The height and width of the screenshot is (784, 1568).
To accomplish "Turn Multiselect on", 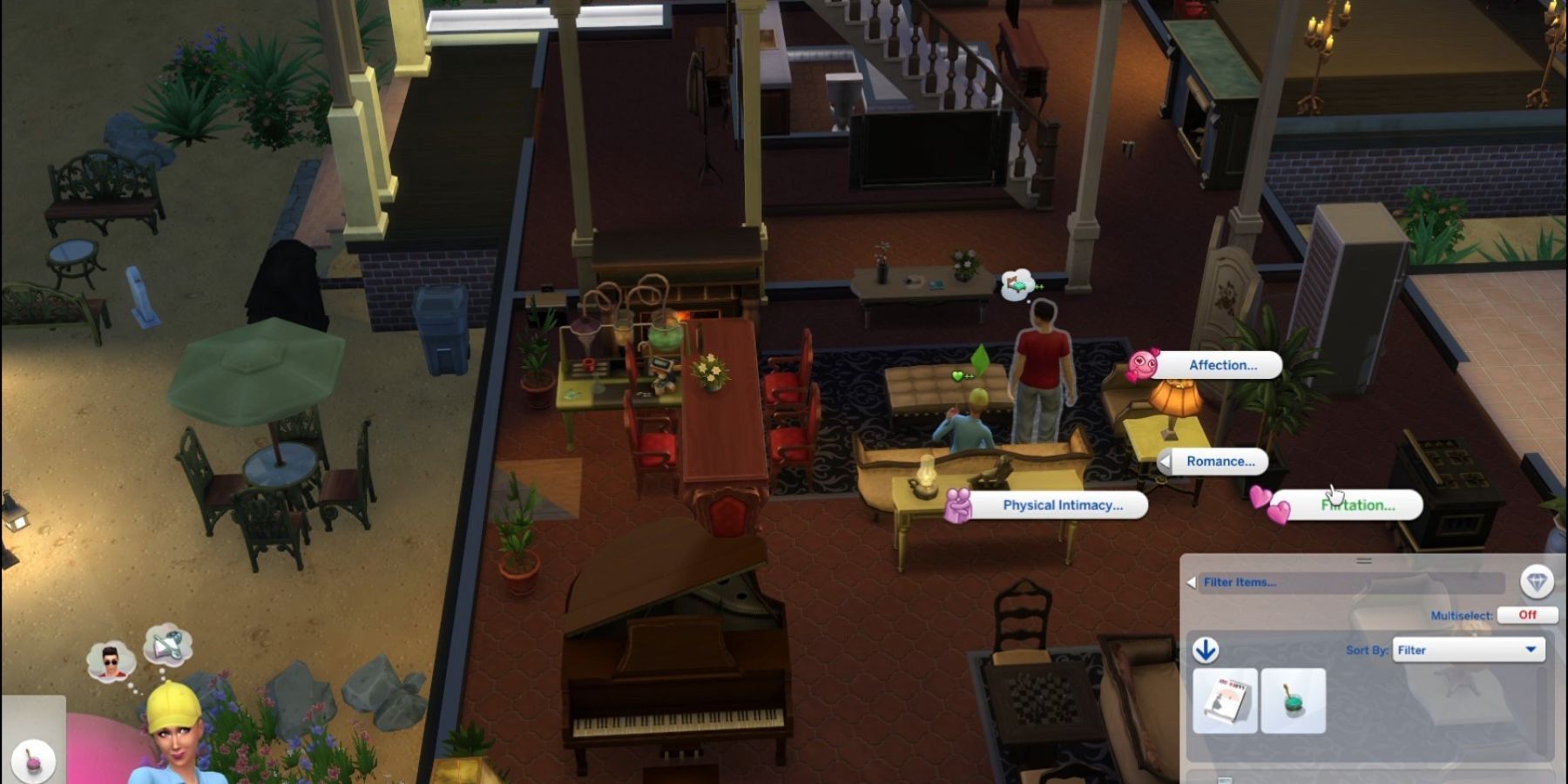I will click(1526, 614).
